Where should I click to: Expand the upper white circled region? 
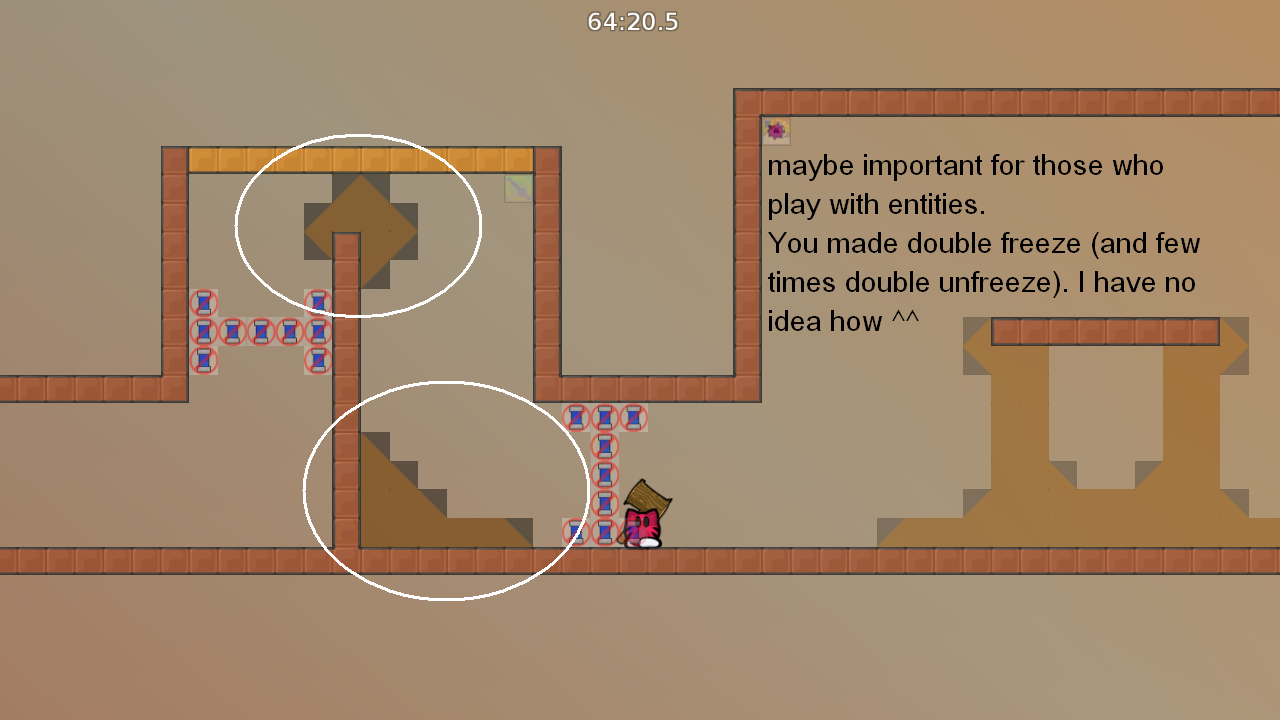(x=358, y=225)
